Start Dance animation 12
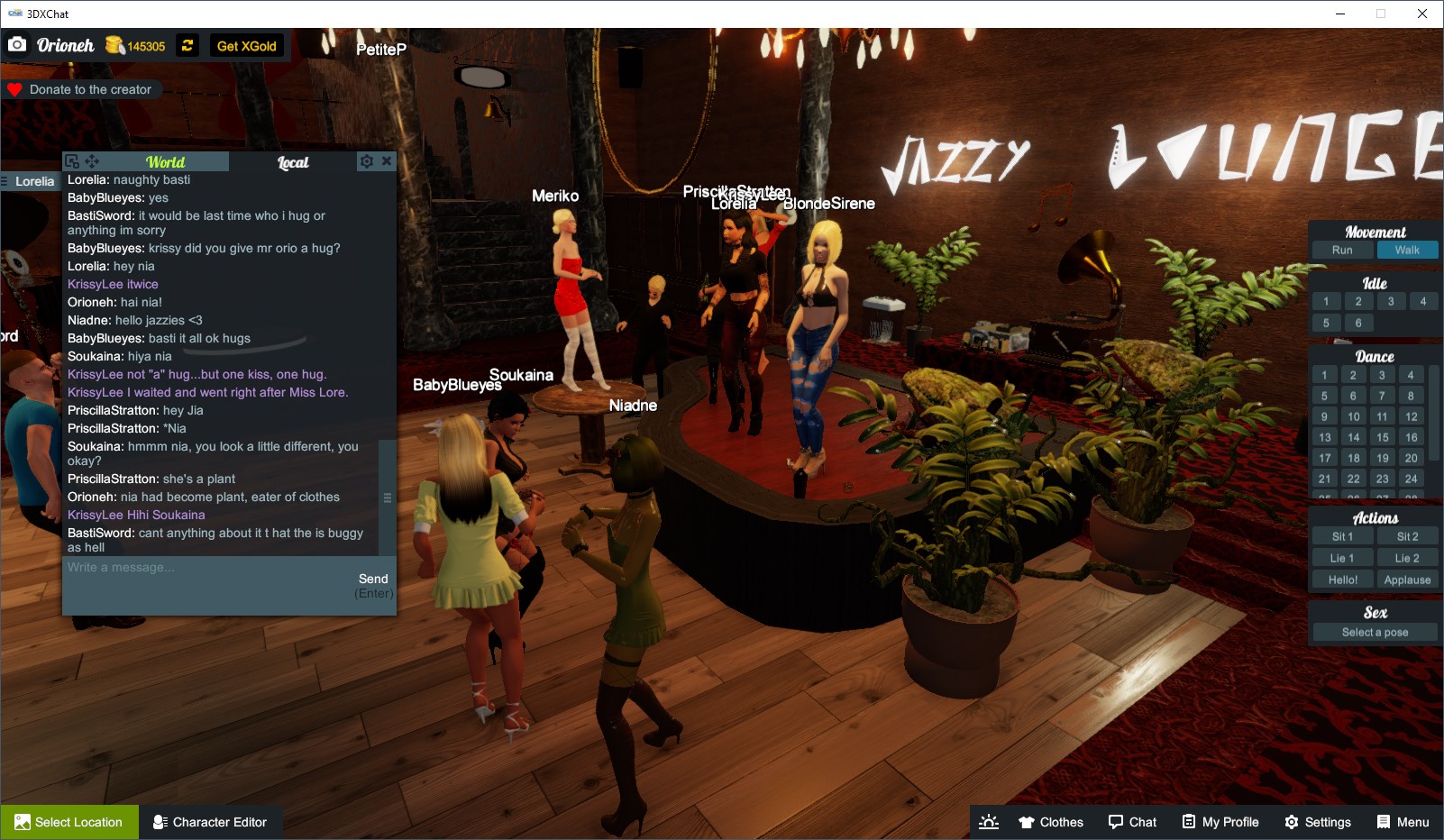Screen dimensions: 1444x840 point(1410,415)
